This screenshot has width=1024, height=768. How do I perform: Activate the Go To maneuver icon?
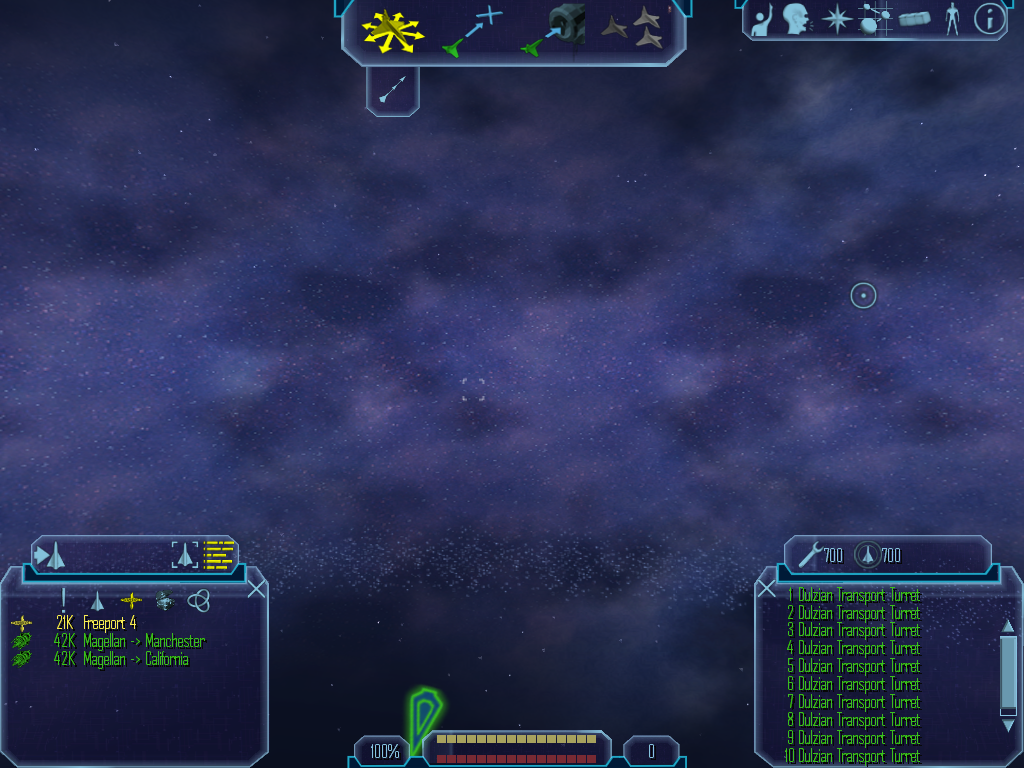(472, 31)
